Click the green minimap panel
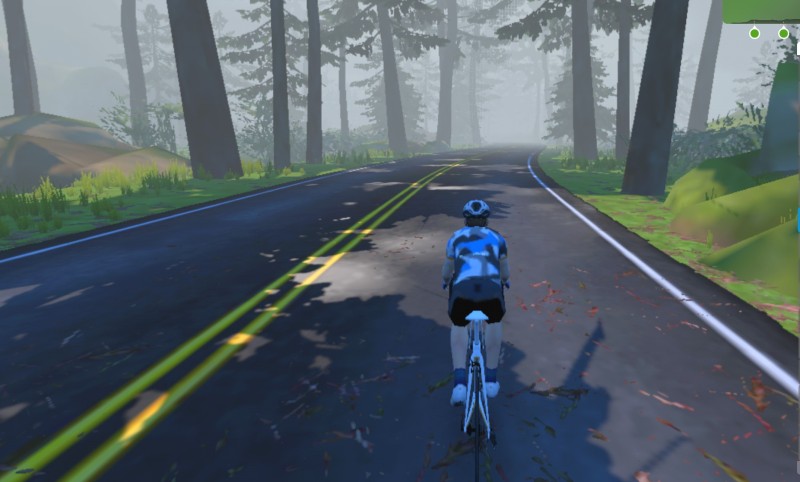Viewport: 800px width, 482px height. [x=762, y=10]
